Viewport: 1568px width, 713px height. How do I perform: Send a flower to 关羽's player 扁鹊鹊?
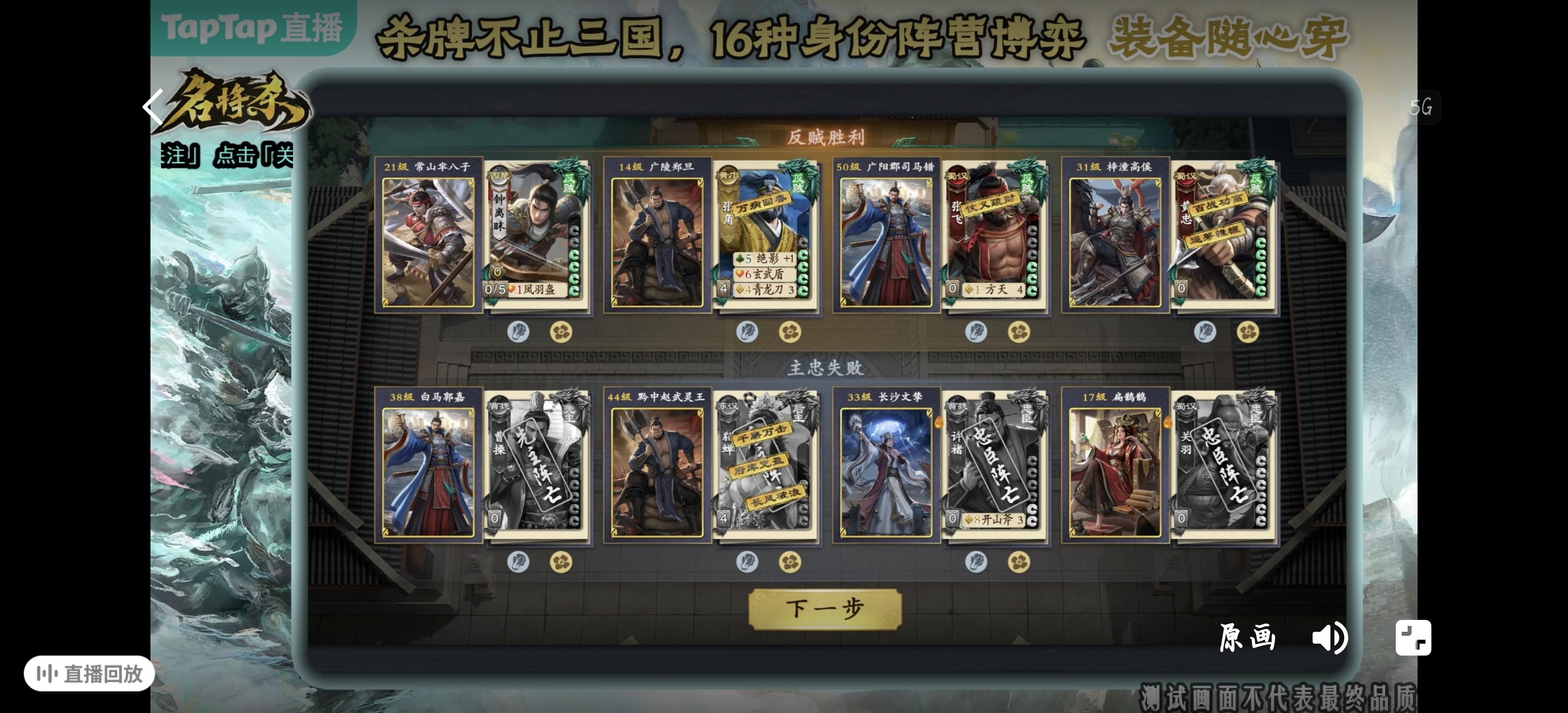pyautogui.click(x=1250, y=564)
